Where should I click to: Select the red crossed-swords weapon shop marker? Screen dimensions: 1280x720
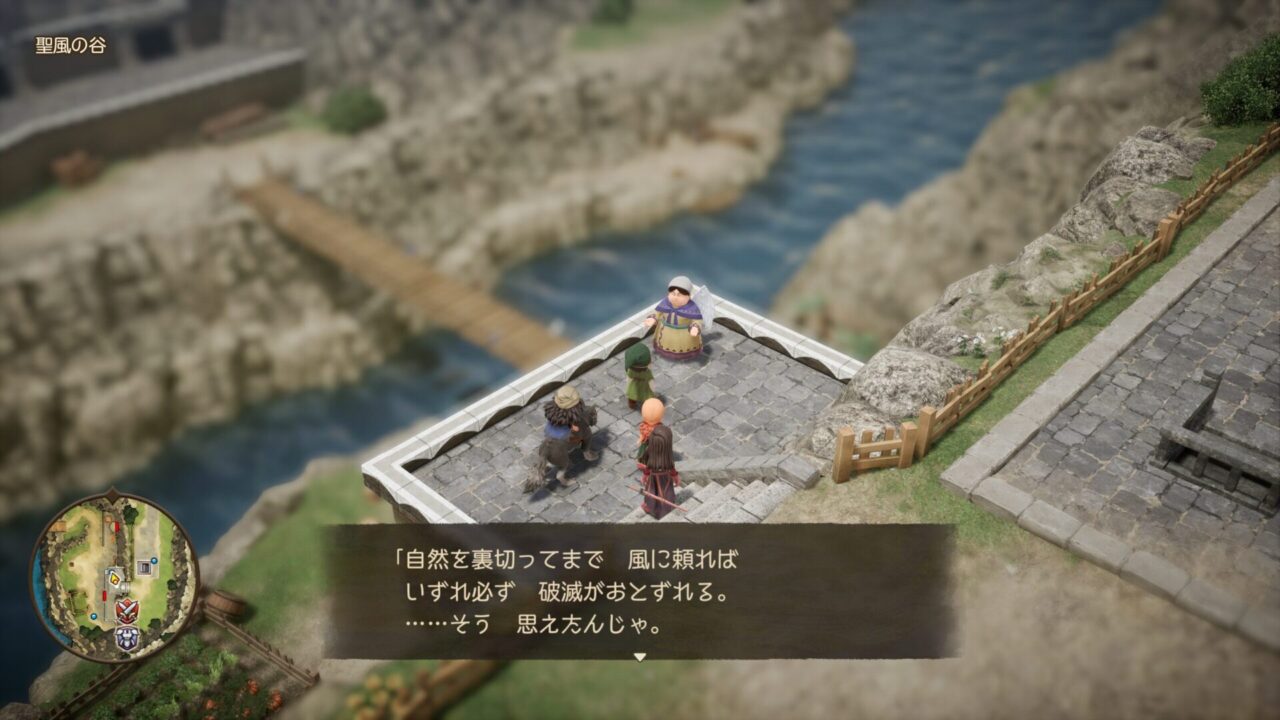(127, 610)
